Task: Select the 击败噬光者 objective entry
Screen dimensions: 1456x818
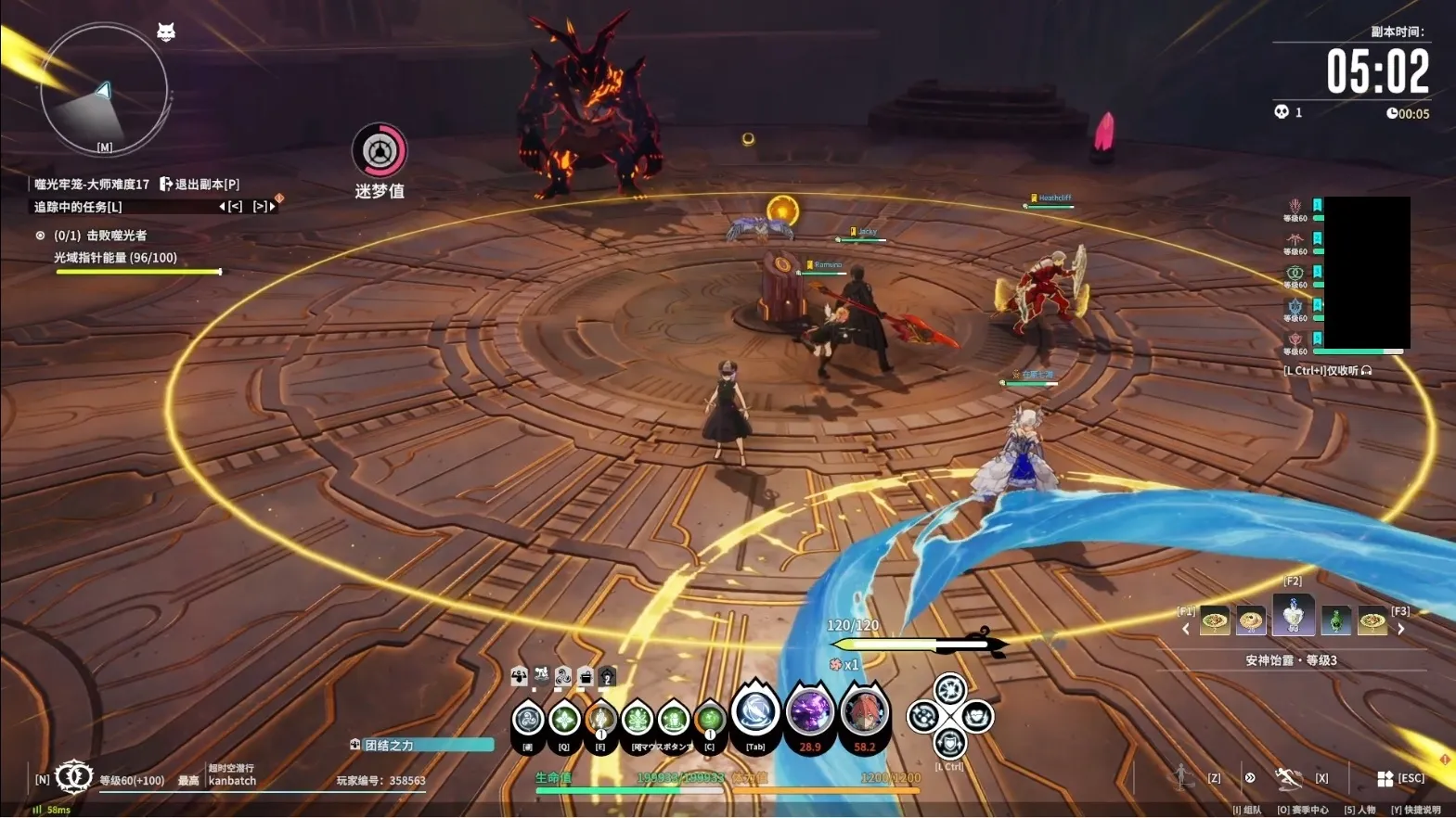Action: (x=99, y=236)
